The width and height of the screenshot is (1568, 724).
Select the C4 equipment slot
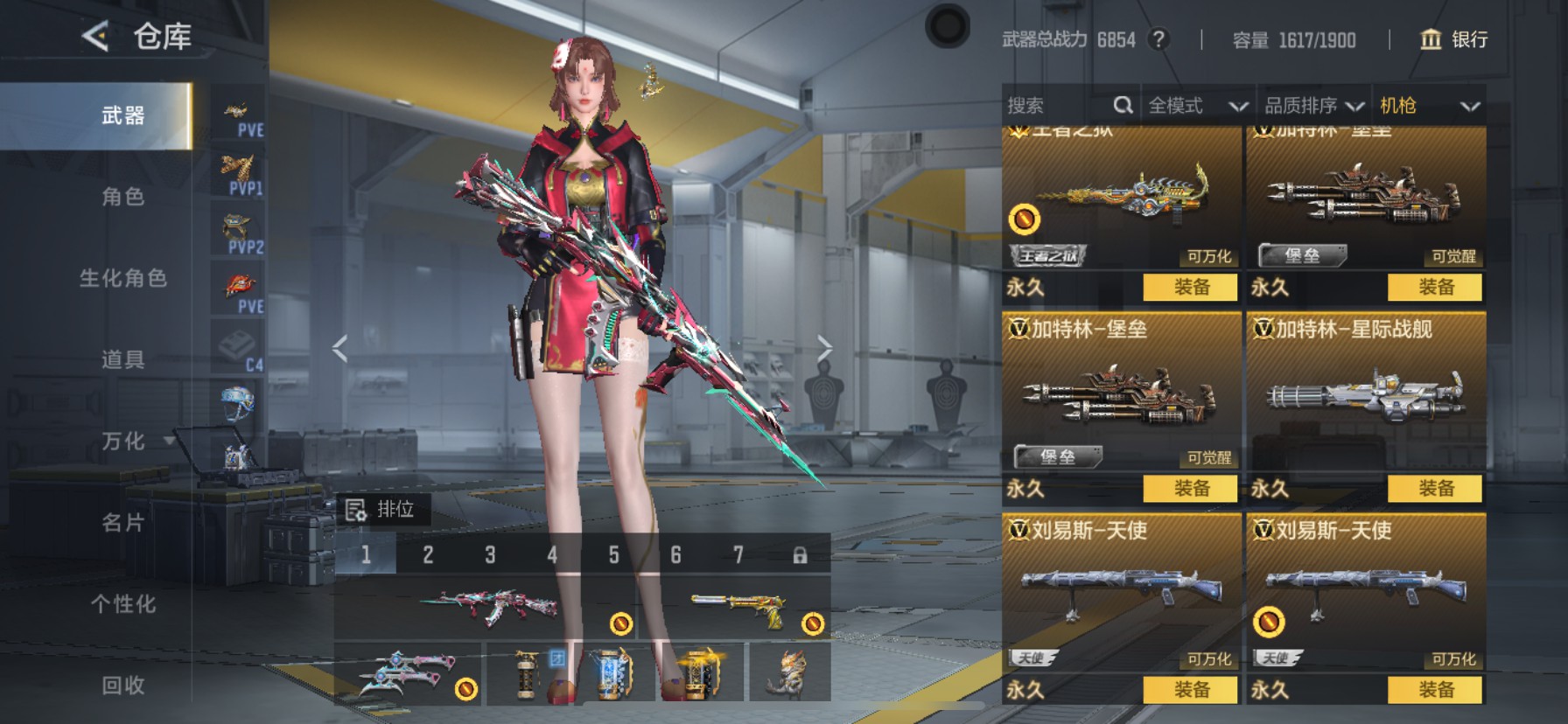point(238,352)
